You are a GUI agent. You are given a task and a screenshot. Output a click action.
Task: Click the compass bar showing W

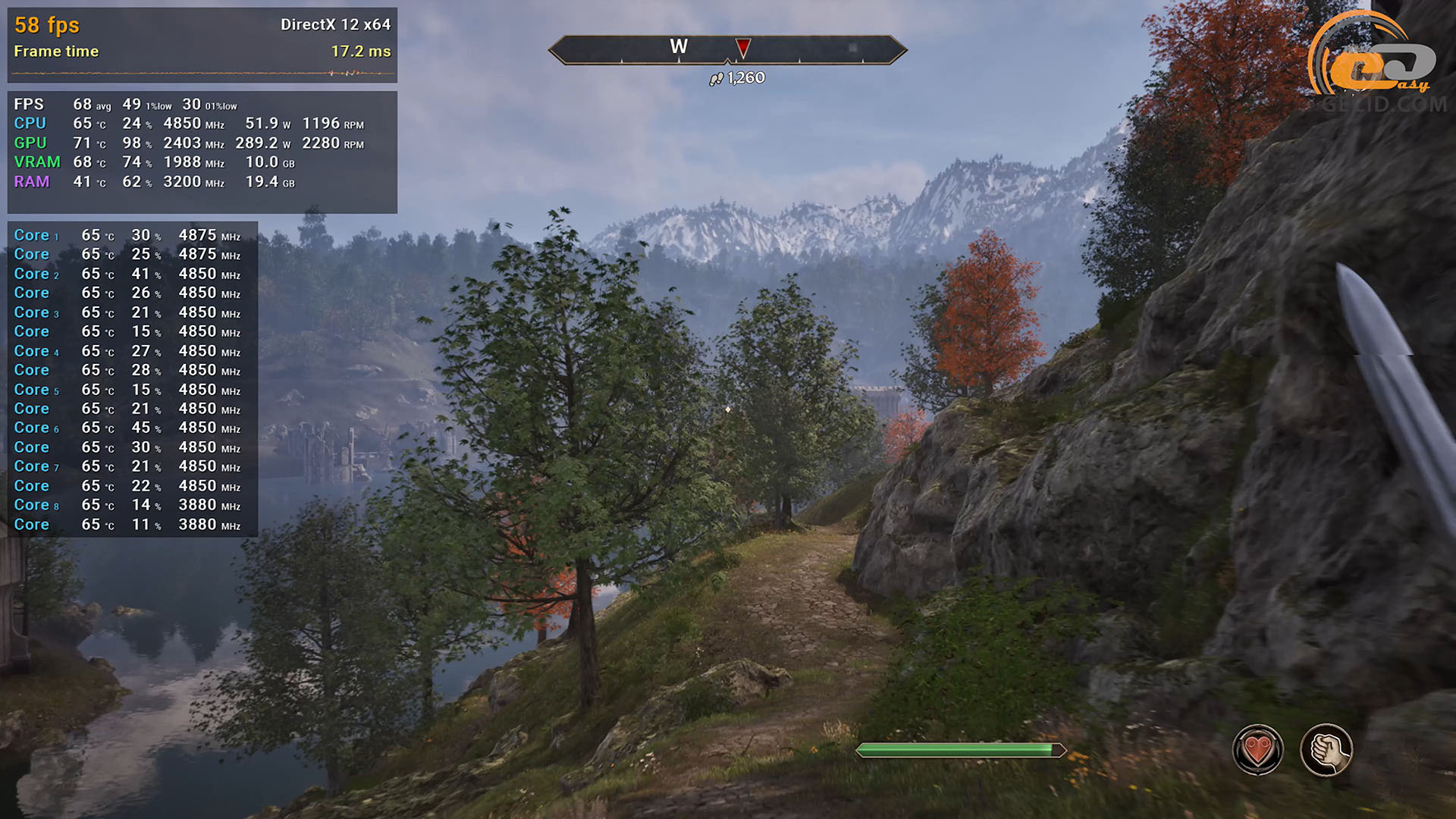(x=726, y=49)
